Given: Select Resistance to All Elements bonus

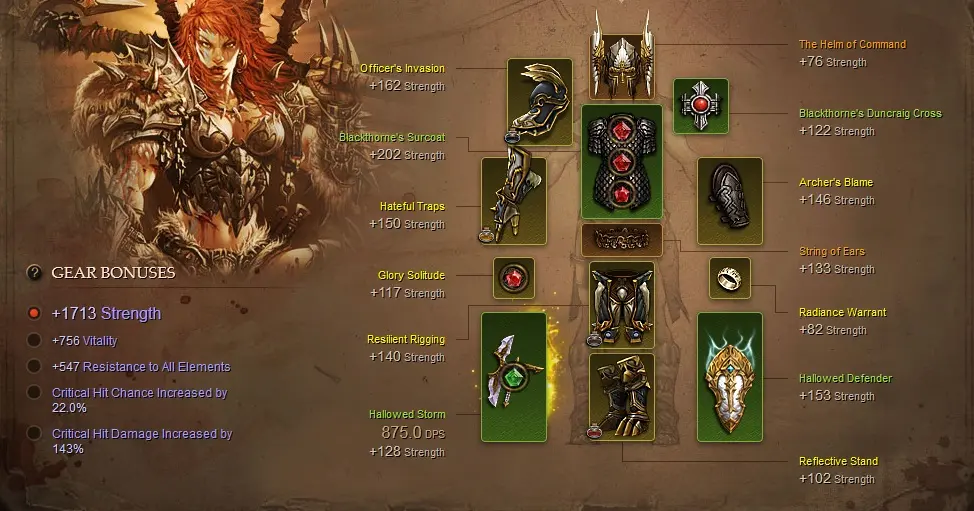Looking at the screenshot, I should click(x=34, y=367).
